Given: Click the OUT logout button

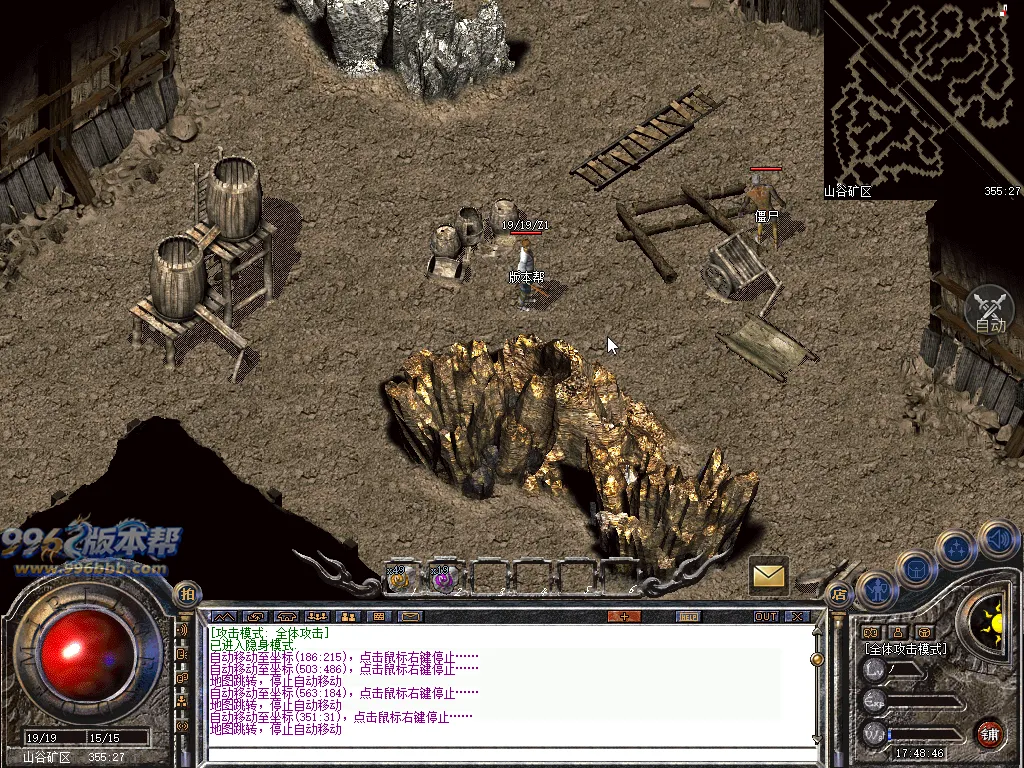Looking at the screenshot, I should click(766, 616).
